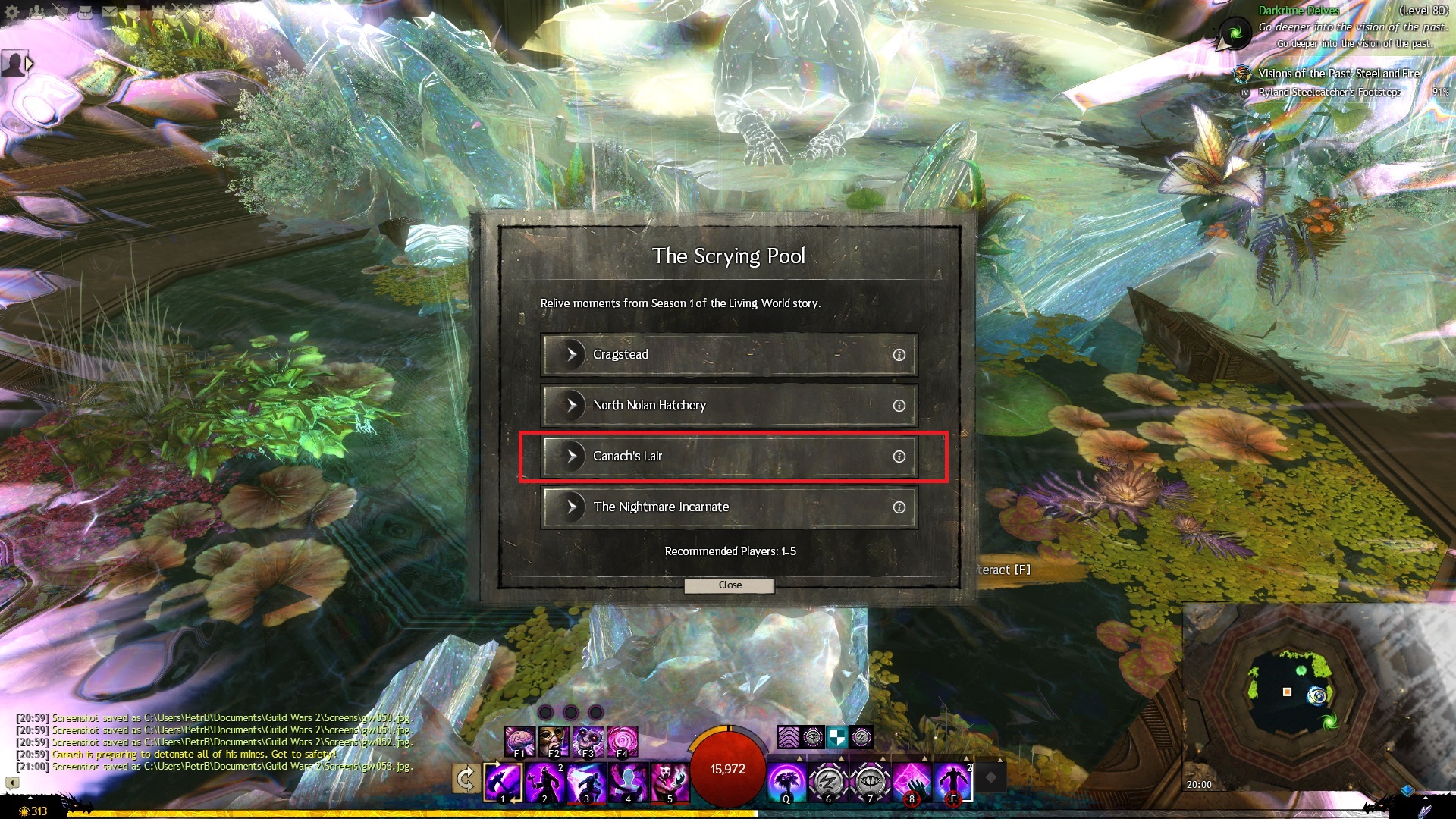1456x819 pixels.
Task: Select the Cragstead story instance
Action: [728, 355]
